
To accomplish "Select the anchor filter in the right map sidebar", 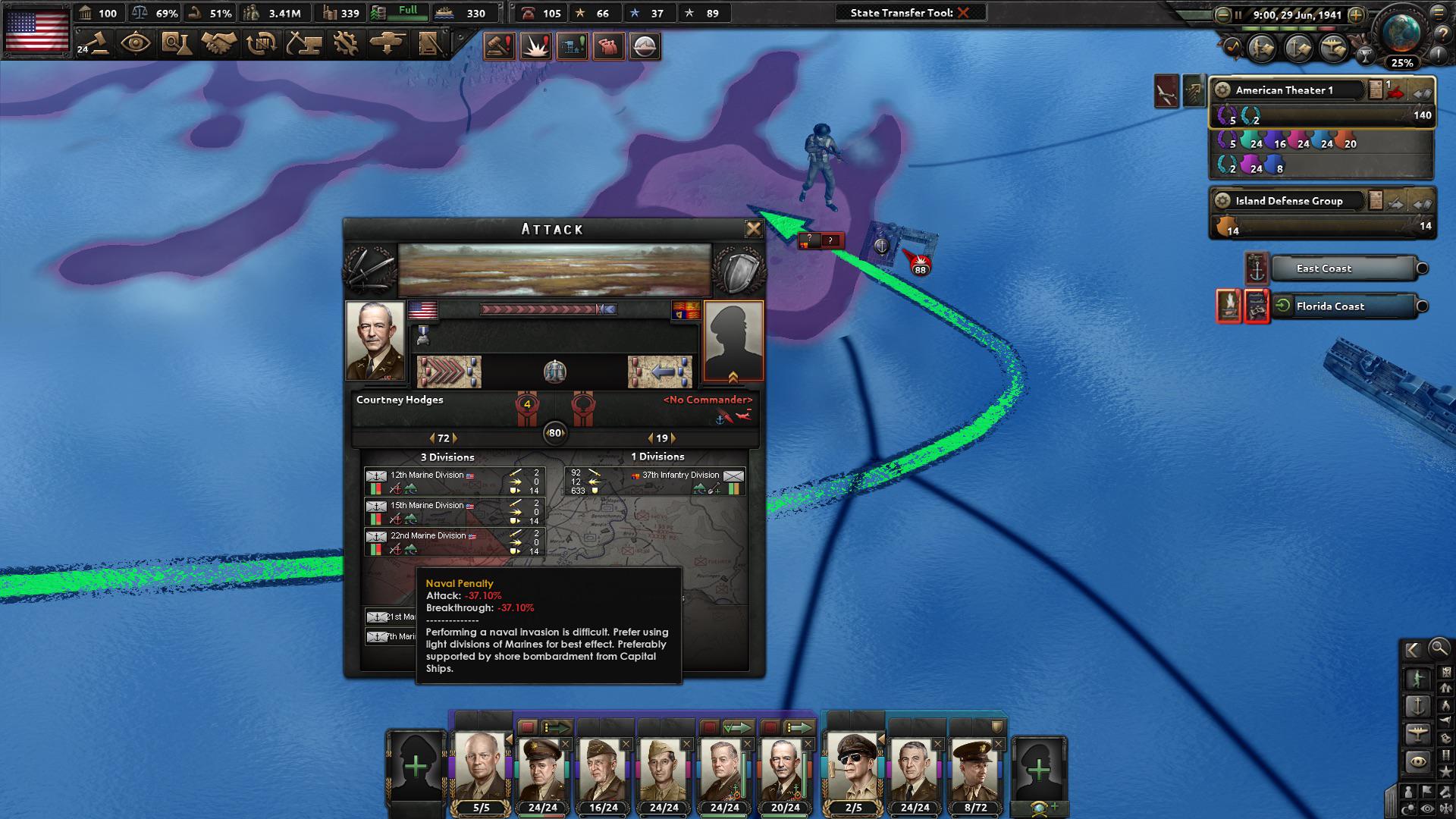I will pos(1417,706).
